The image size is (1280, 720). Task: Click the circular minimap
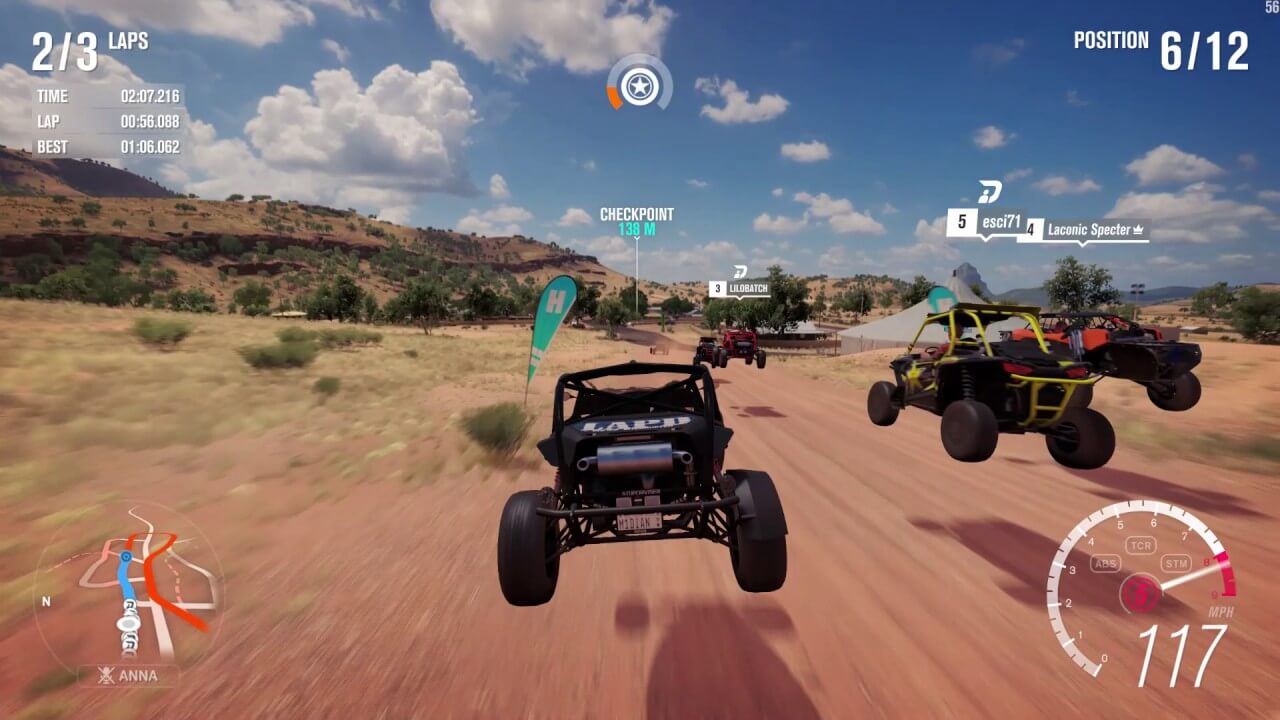coord(128,588)
